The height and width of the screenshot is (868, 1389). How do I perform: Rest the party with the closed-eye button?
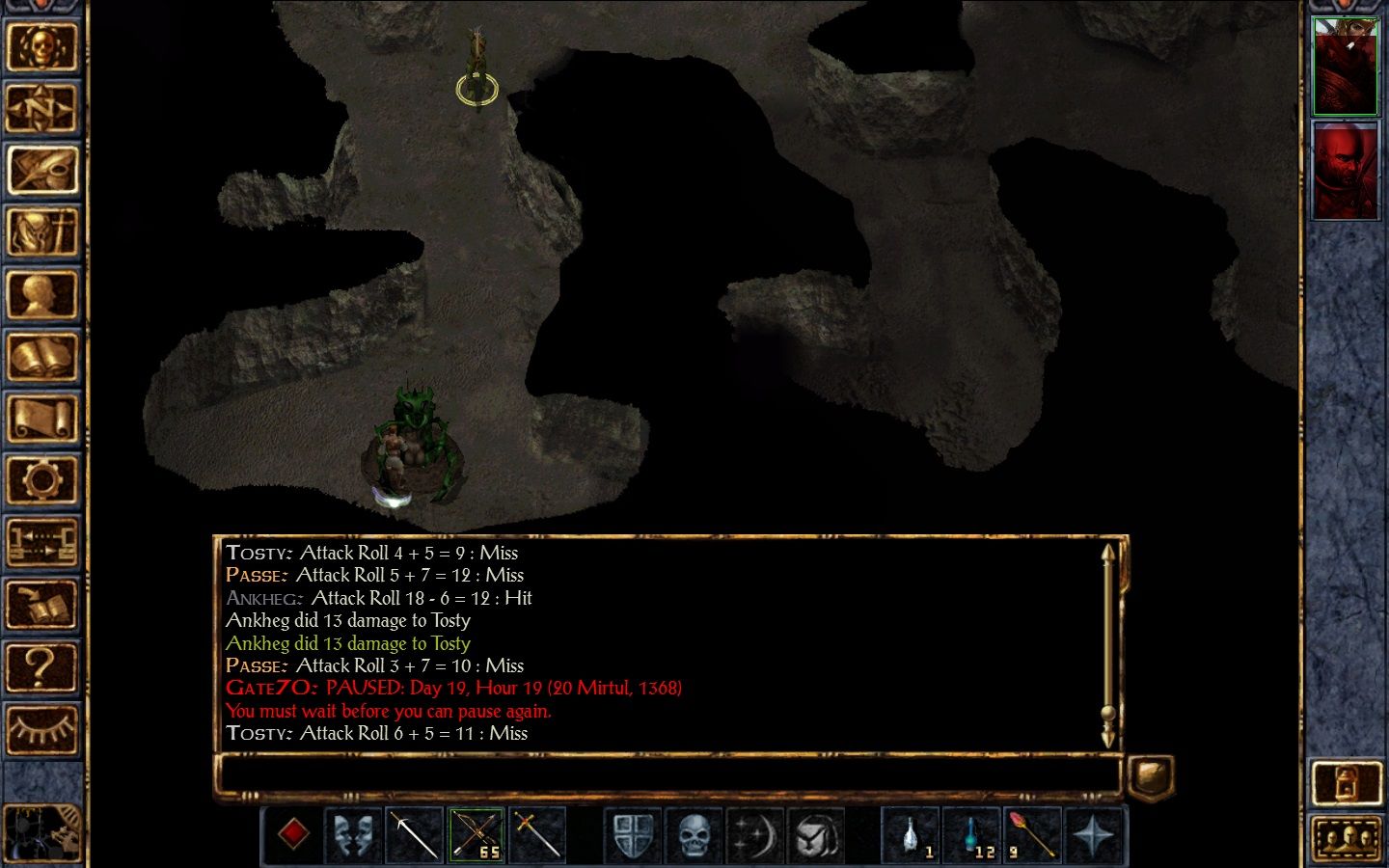click(41, 728)
